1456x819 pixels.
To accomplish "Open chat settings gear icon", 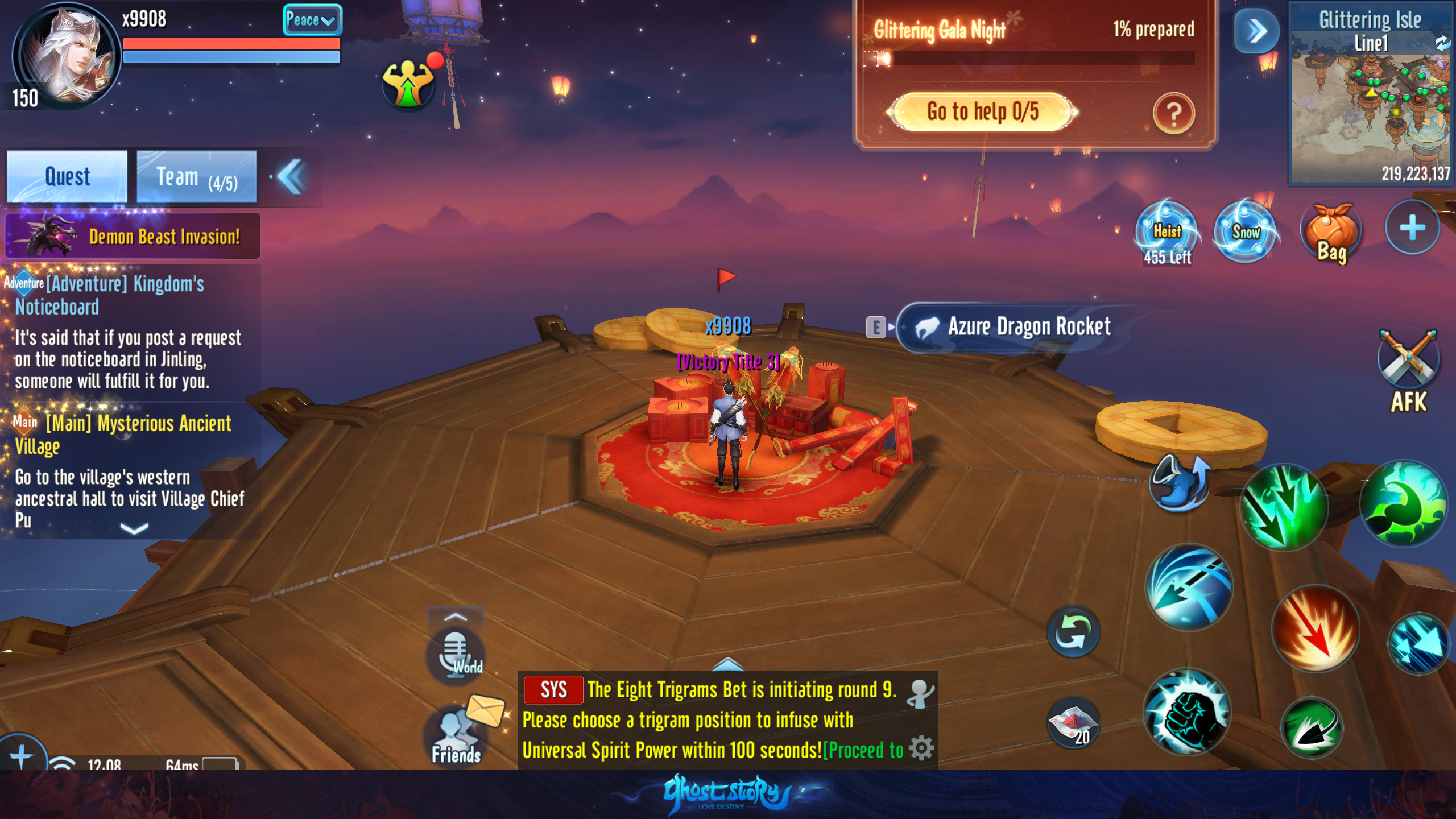I will coord(921,748).
